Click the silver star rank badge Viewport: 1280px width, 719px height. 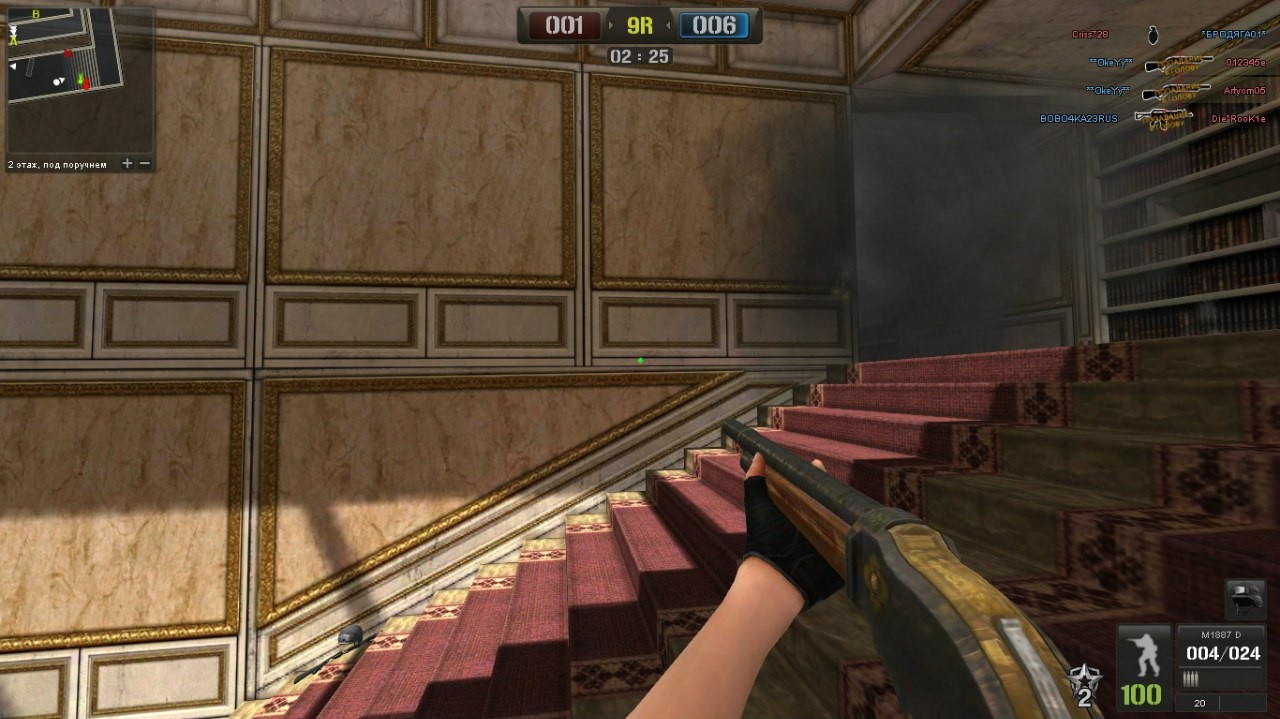(1079, 682)
